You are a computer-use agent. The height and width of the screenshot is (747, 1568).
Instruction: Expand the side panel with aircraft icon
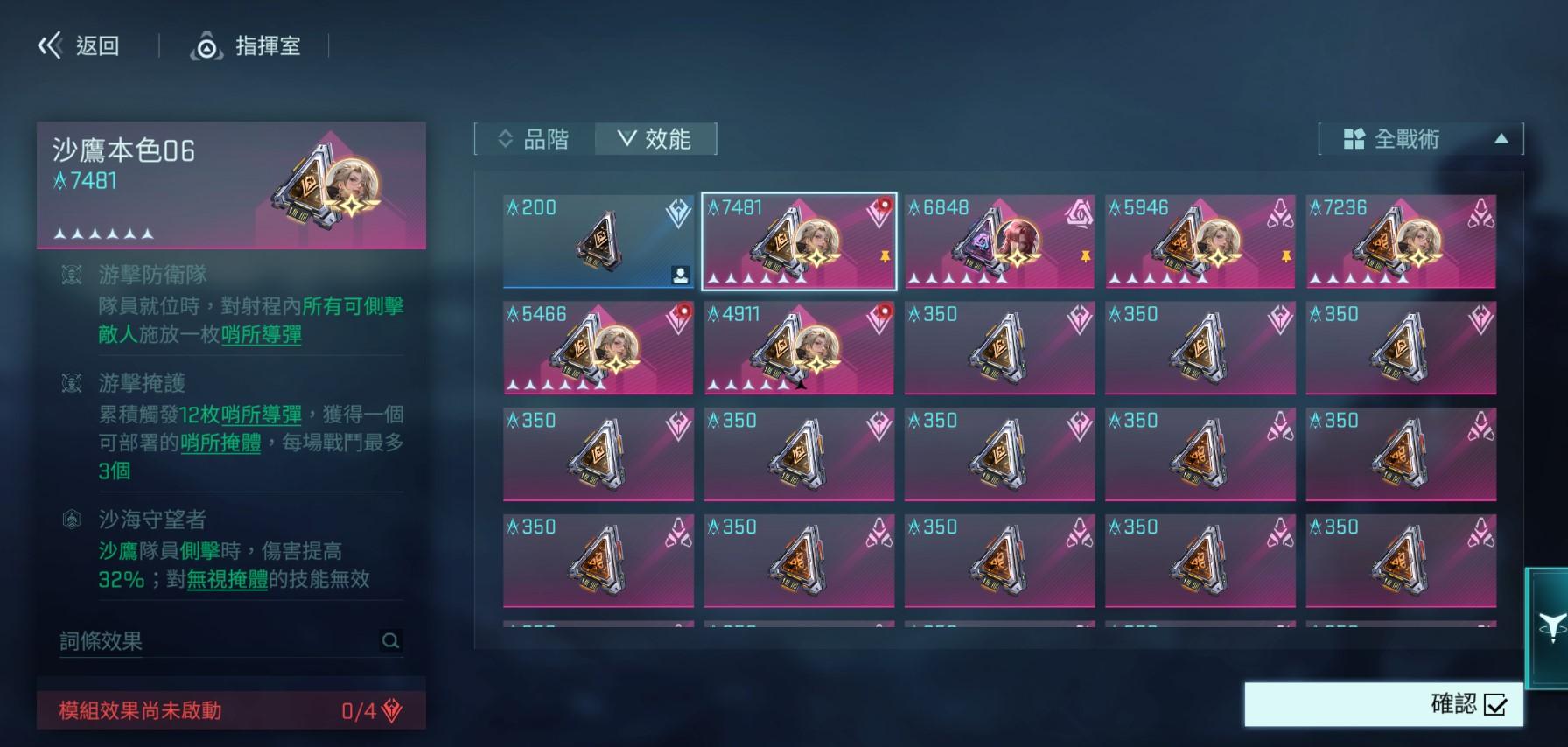[1550, 626]
